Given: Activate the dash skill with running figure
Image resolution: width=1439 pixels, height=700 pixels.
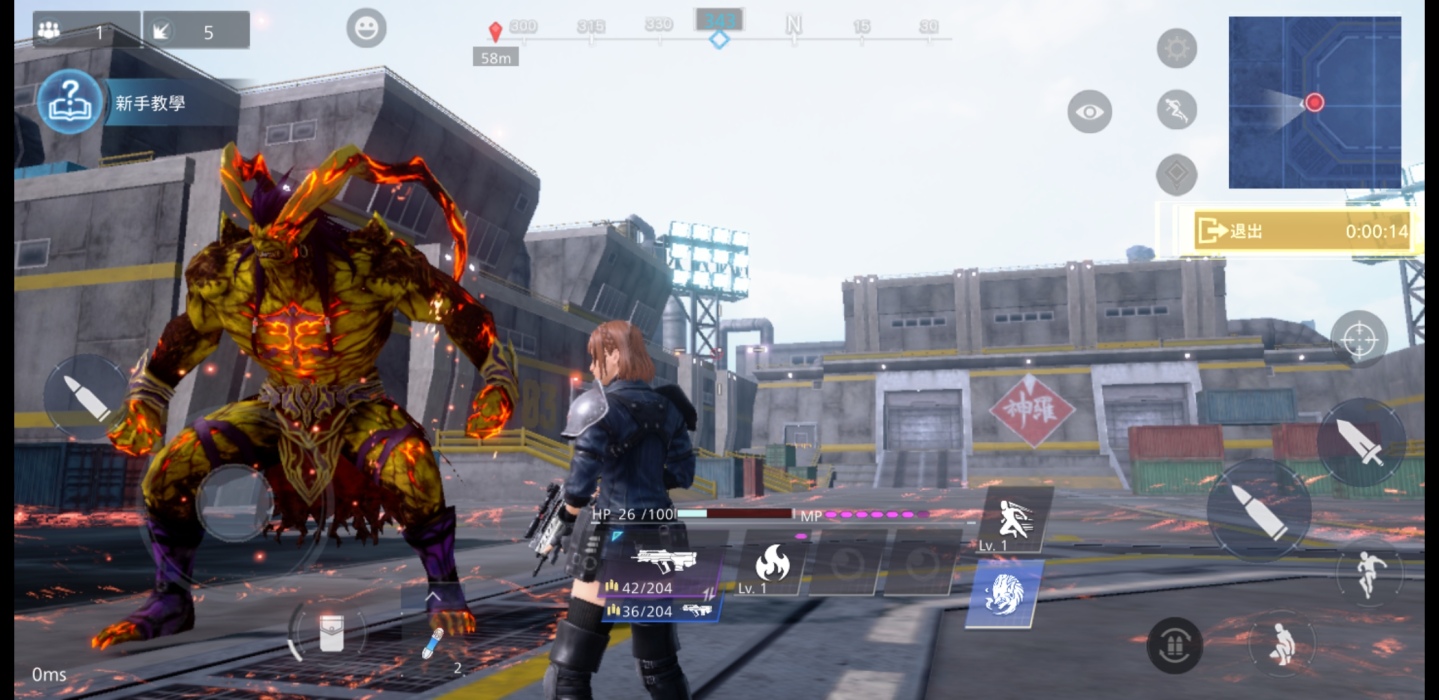Looking at the screenshot, I should 1014,520.
